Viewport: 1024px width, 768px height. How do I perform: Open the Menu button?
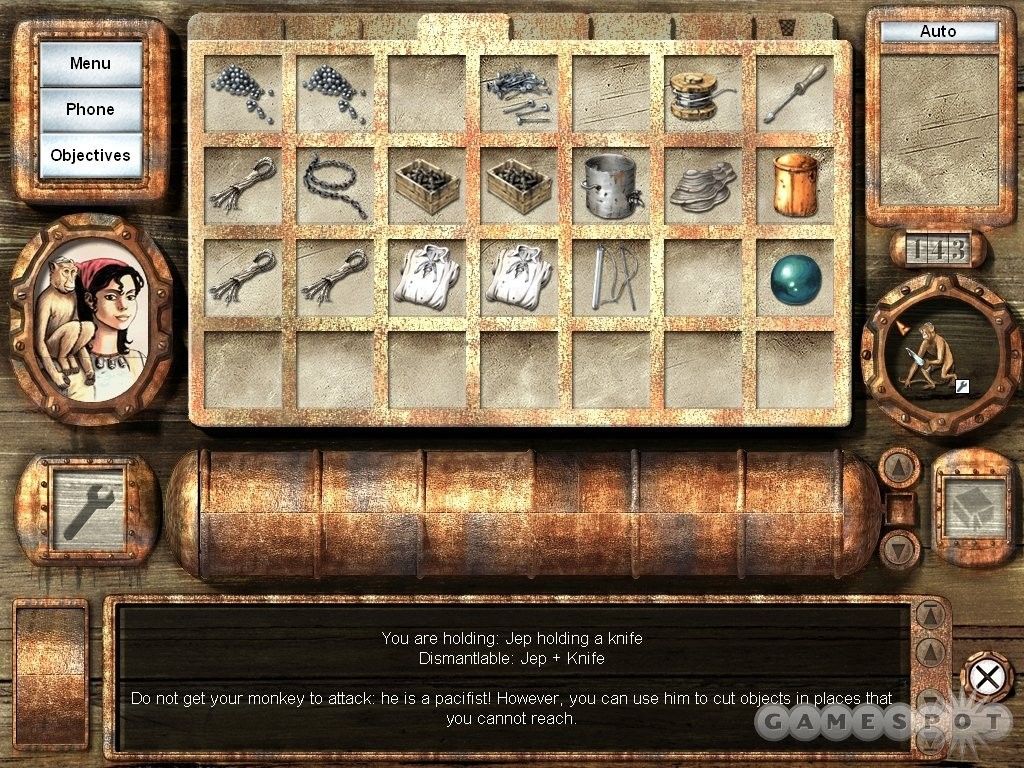tap(90, 64)
